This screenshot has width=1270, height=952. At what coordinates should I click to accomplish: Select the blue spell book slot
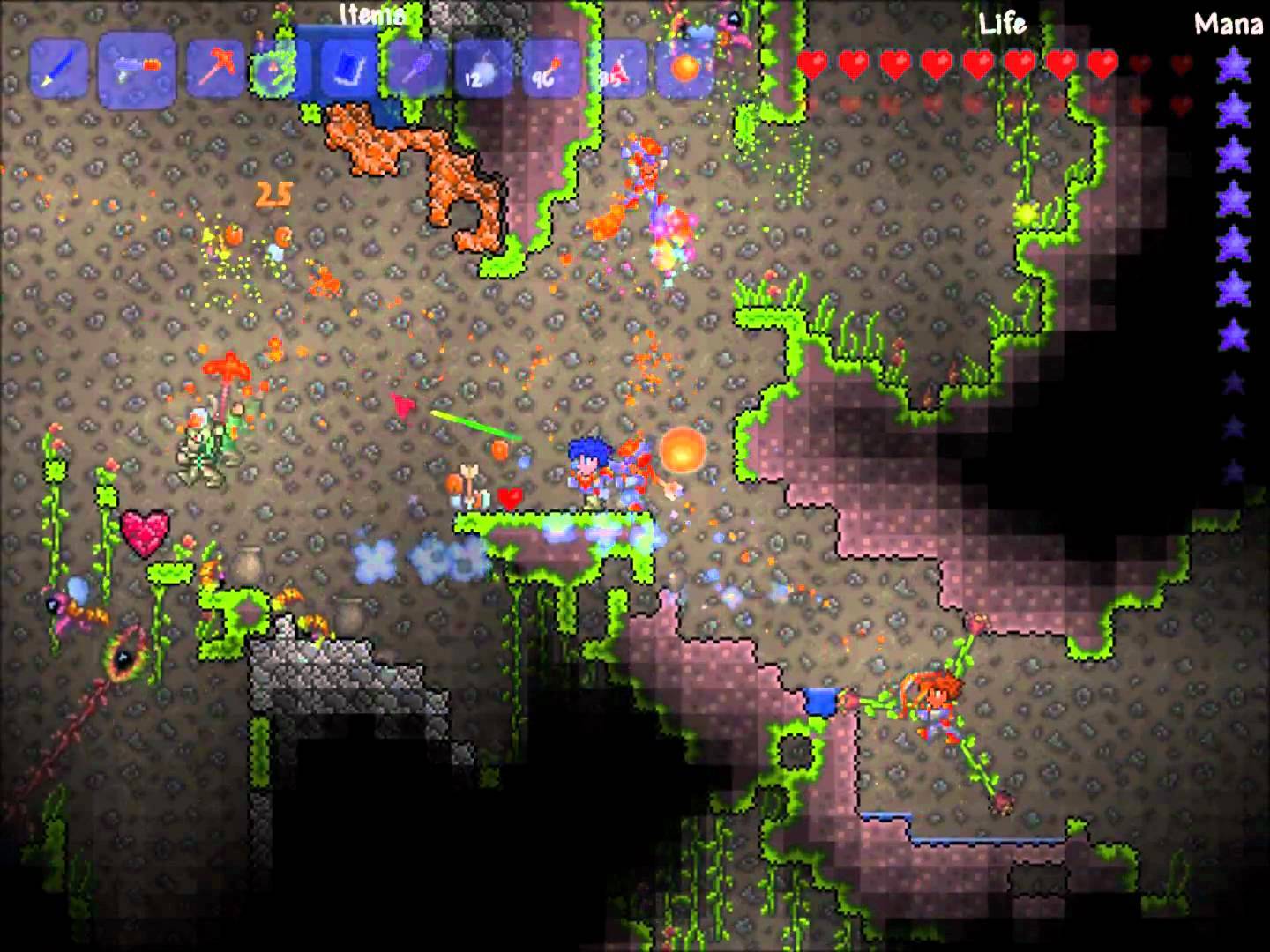346,69
